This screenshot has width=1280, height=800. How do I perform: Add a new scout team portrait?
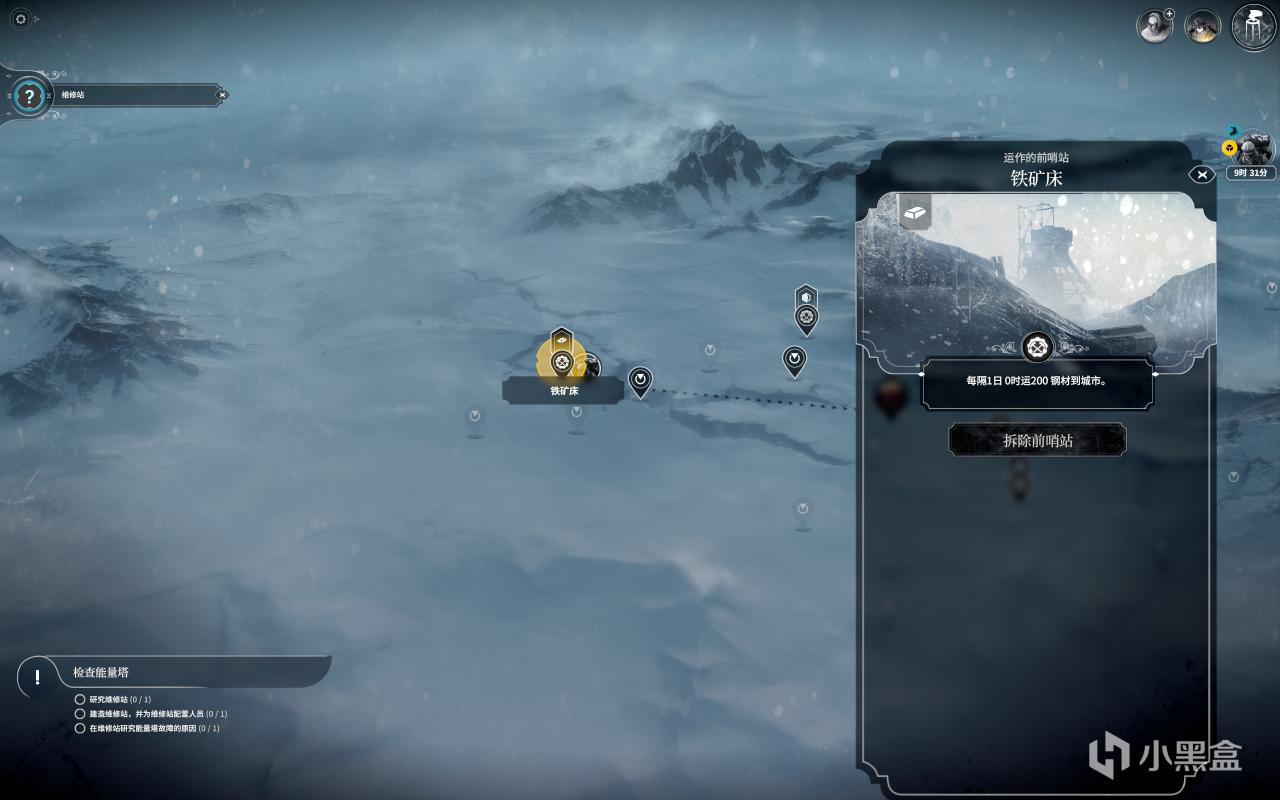click(x=1155, y=26)
